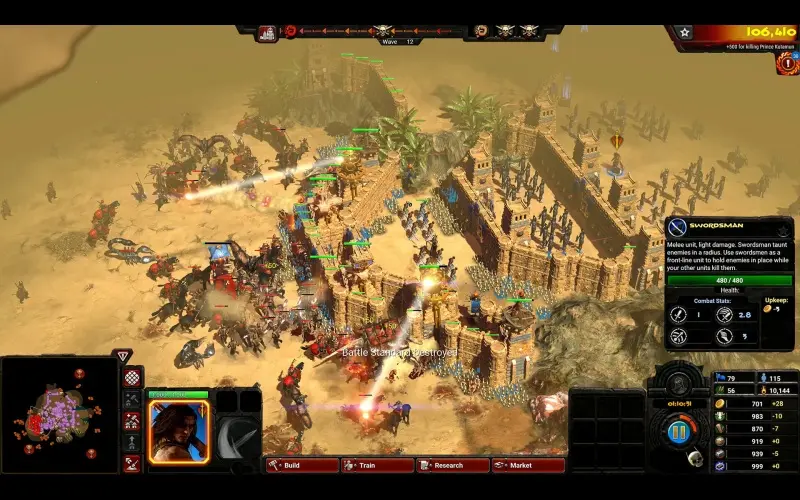Screen dimensions: 800x500
Task: Collapse the minimap with the triangle button
Action: pyautogui.click(x=122, y=355)
